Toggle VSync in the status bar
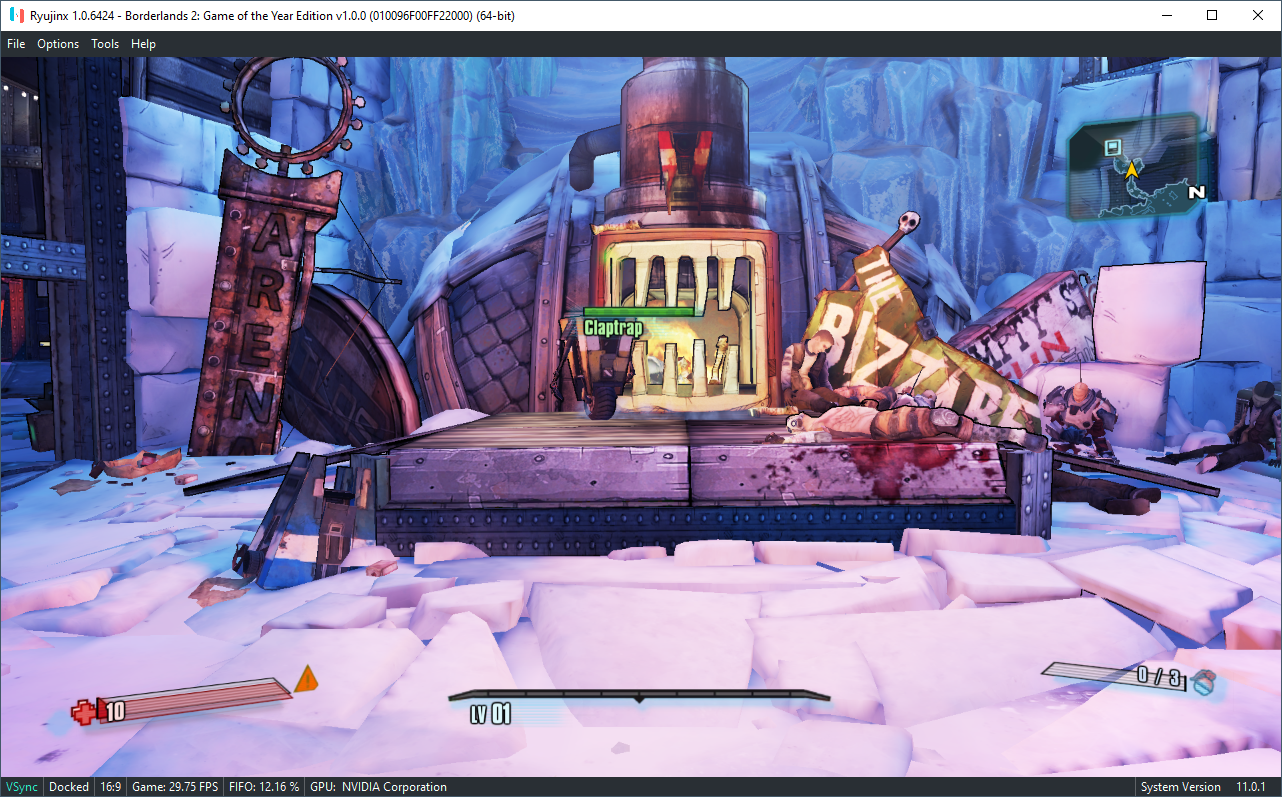The width and height of the screenshot is (1282, 797). 21,786
